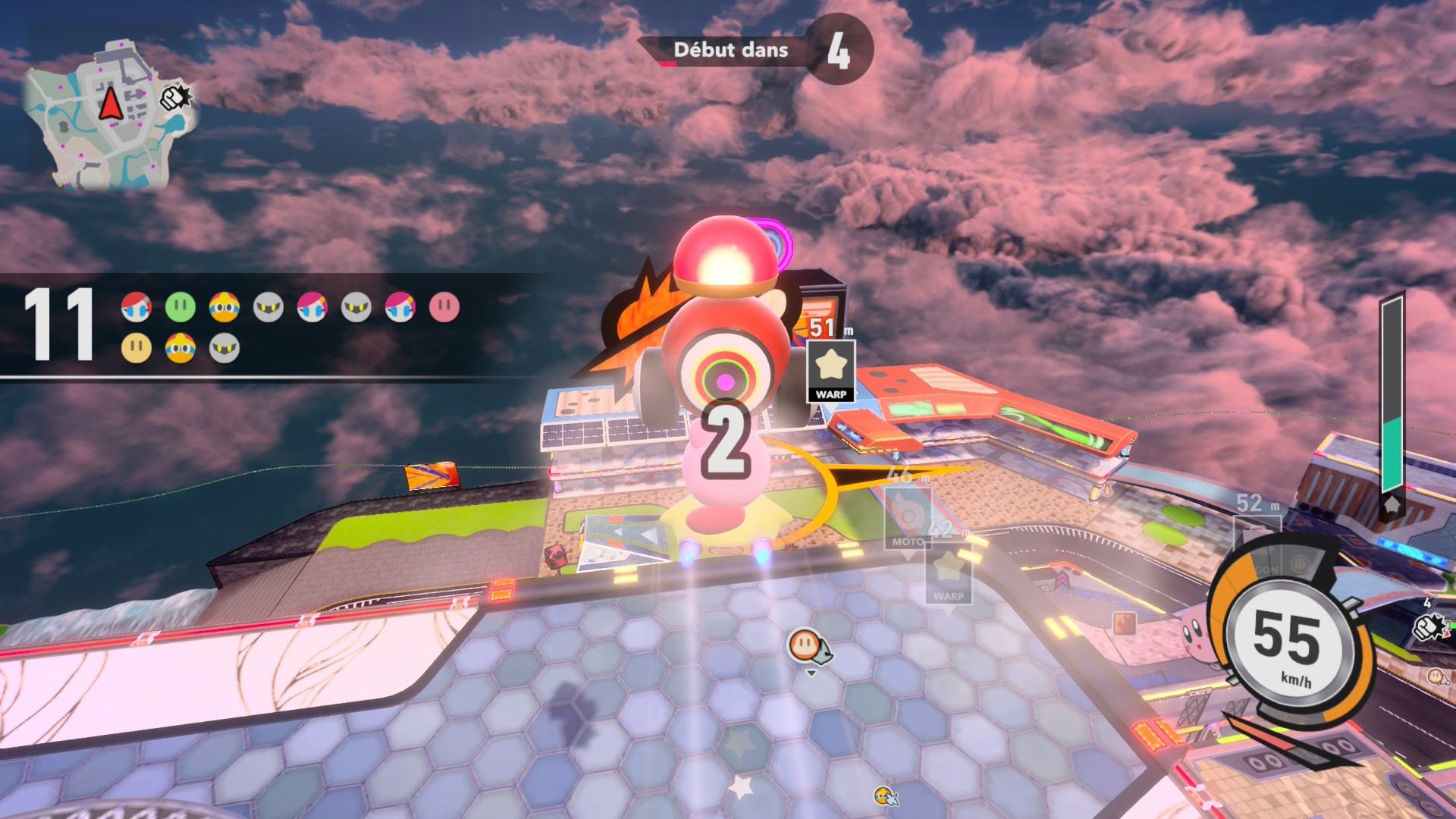
Task: Select the green Kirby player icon
Action: point(180,307)
